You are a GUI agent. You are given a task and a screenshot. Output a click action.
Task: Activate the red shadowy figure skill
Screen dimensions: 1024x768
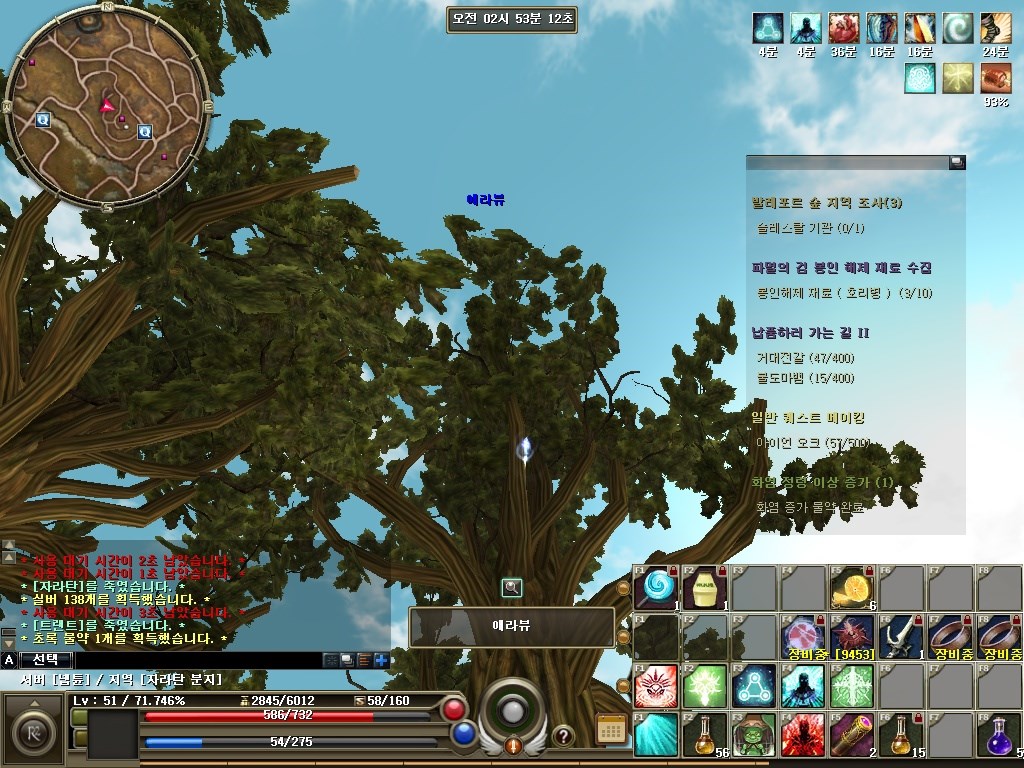tap(803, 735)
